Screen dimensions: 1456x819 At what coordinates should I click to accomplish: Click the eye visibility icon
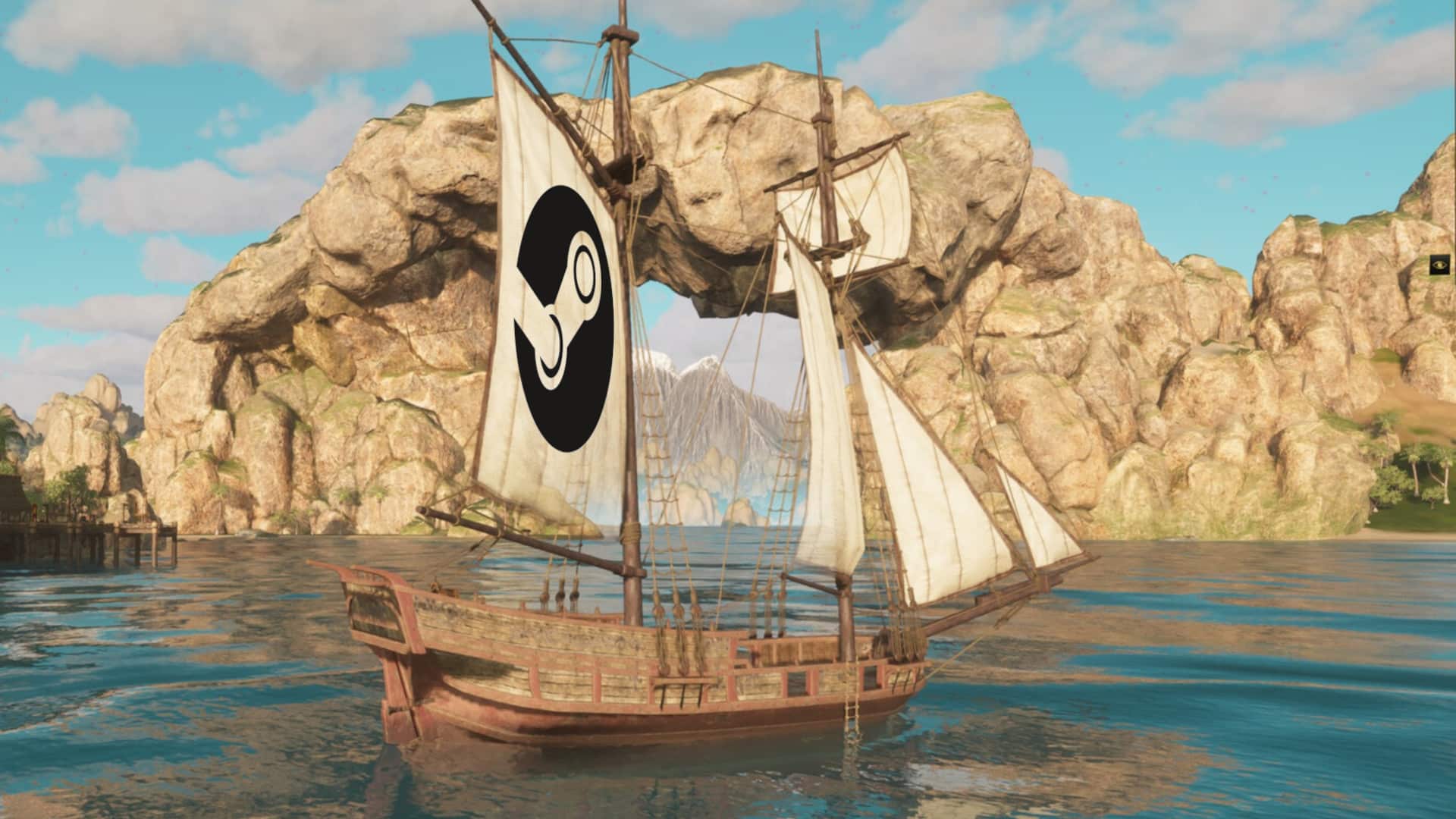pos(1439,264)
